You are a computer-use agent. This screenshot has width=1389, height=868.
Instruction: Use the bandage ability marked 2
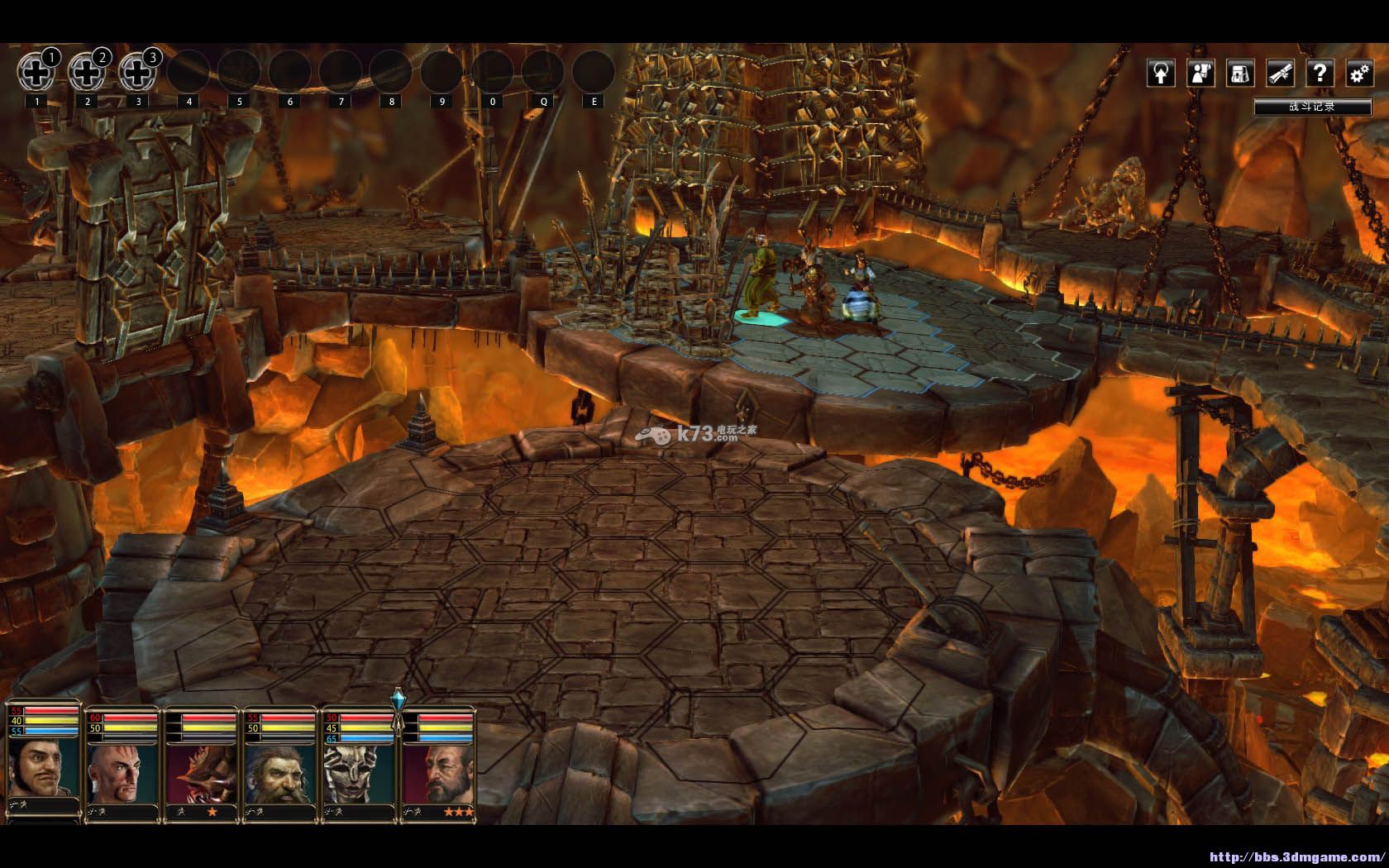(87, 73)
